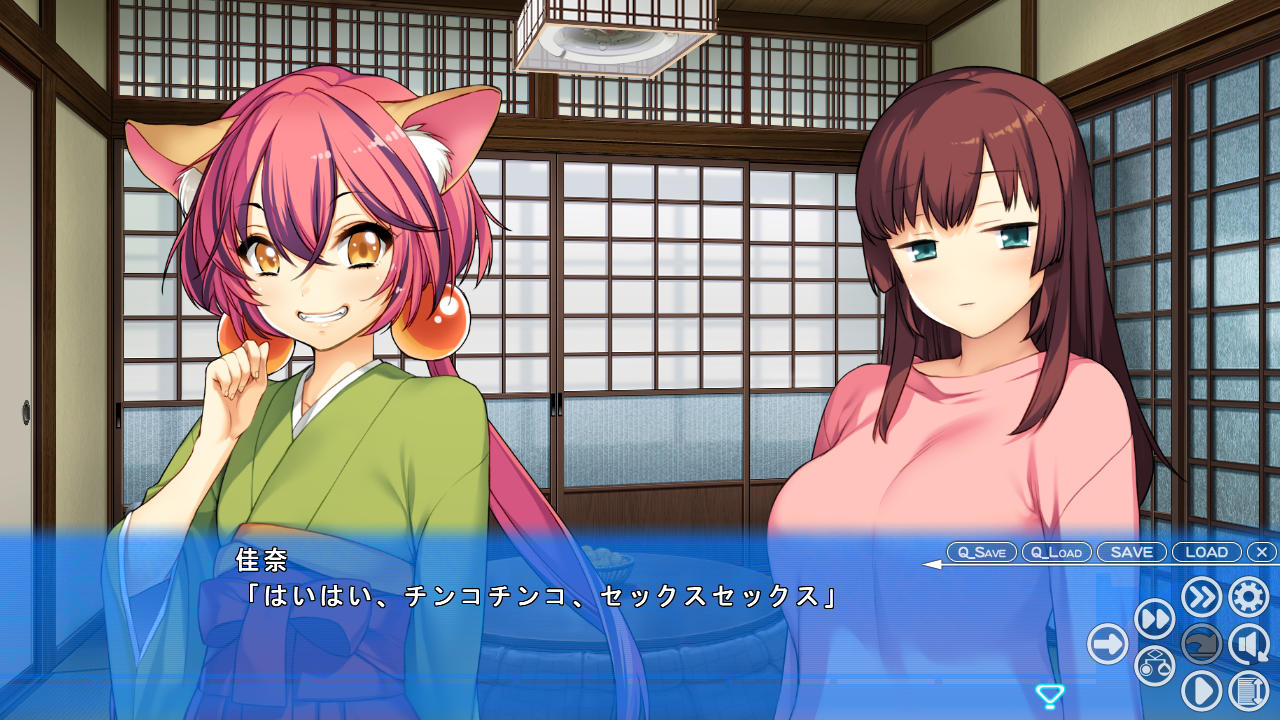Click the Q_Save quick save button
Viewport: 1280px width, 720px height.
click(x=981, y=552)
